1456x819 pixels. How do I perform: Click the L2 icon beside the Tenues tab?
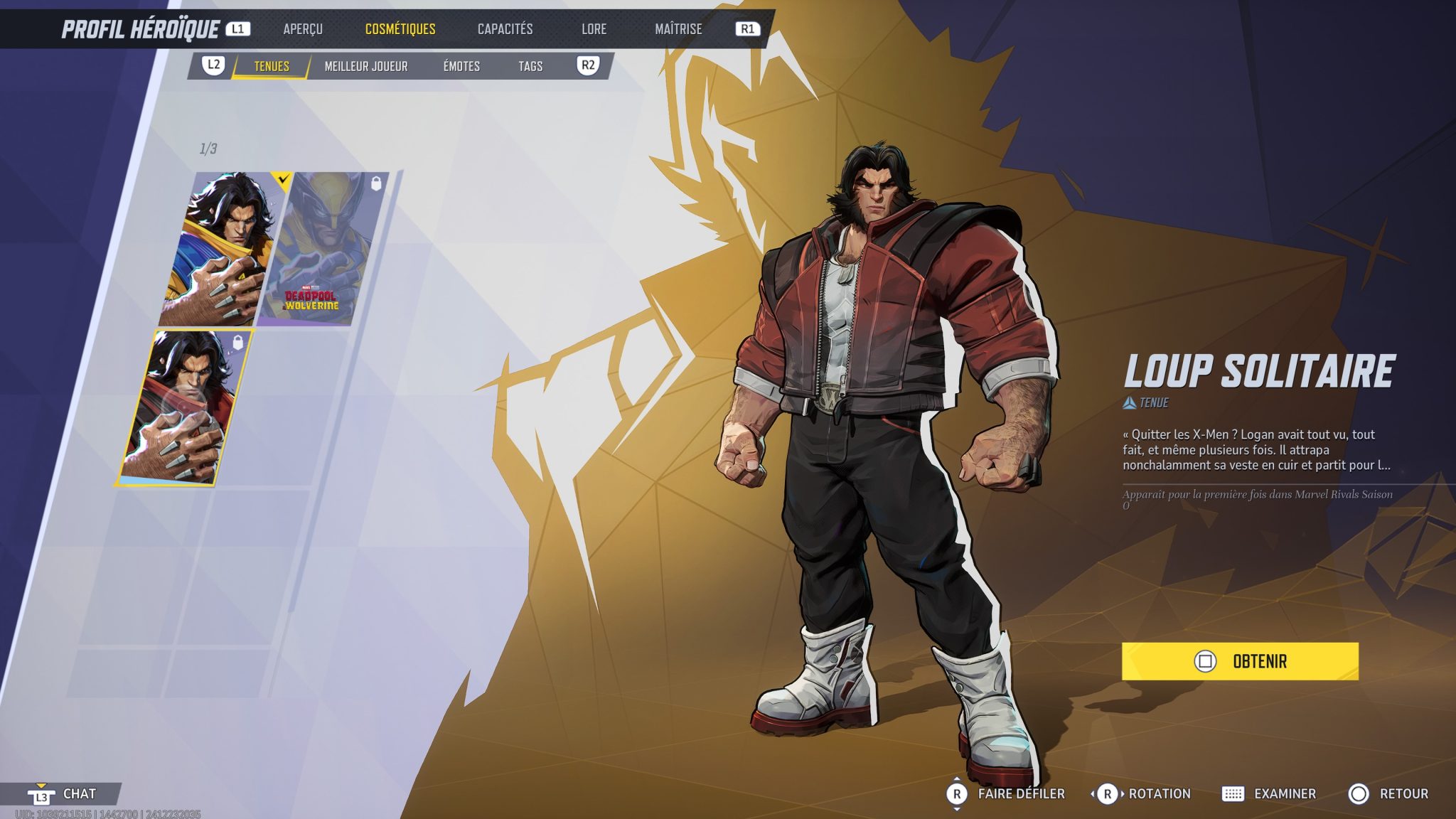213,66
